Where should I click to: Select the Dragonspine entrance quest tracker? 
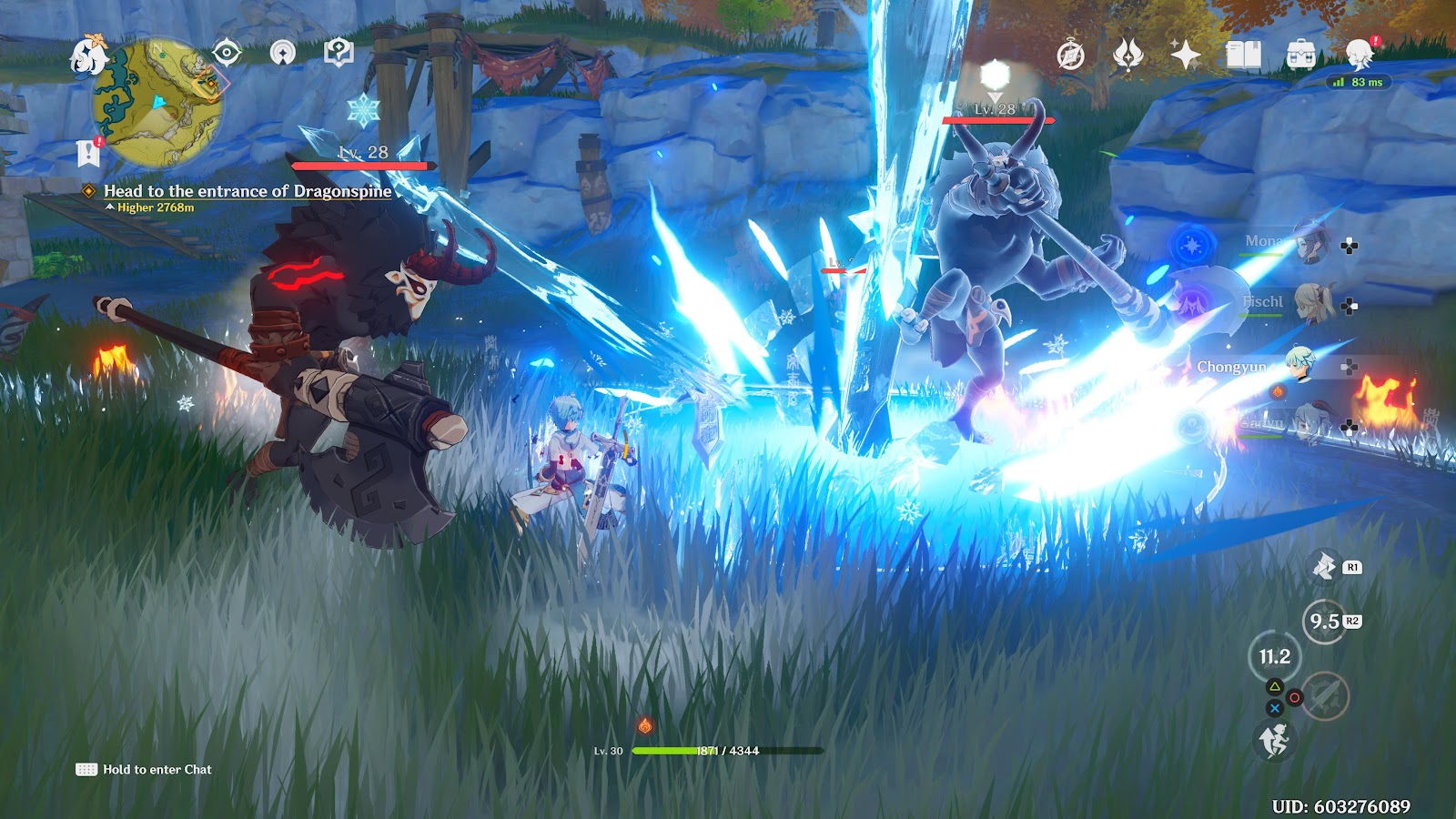coord(247,191)
